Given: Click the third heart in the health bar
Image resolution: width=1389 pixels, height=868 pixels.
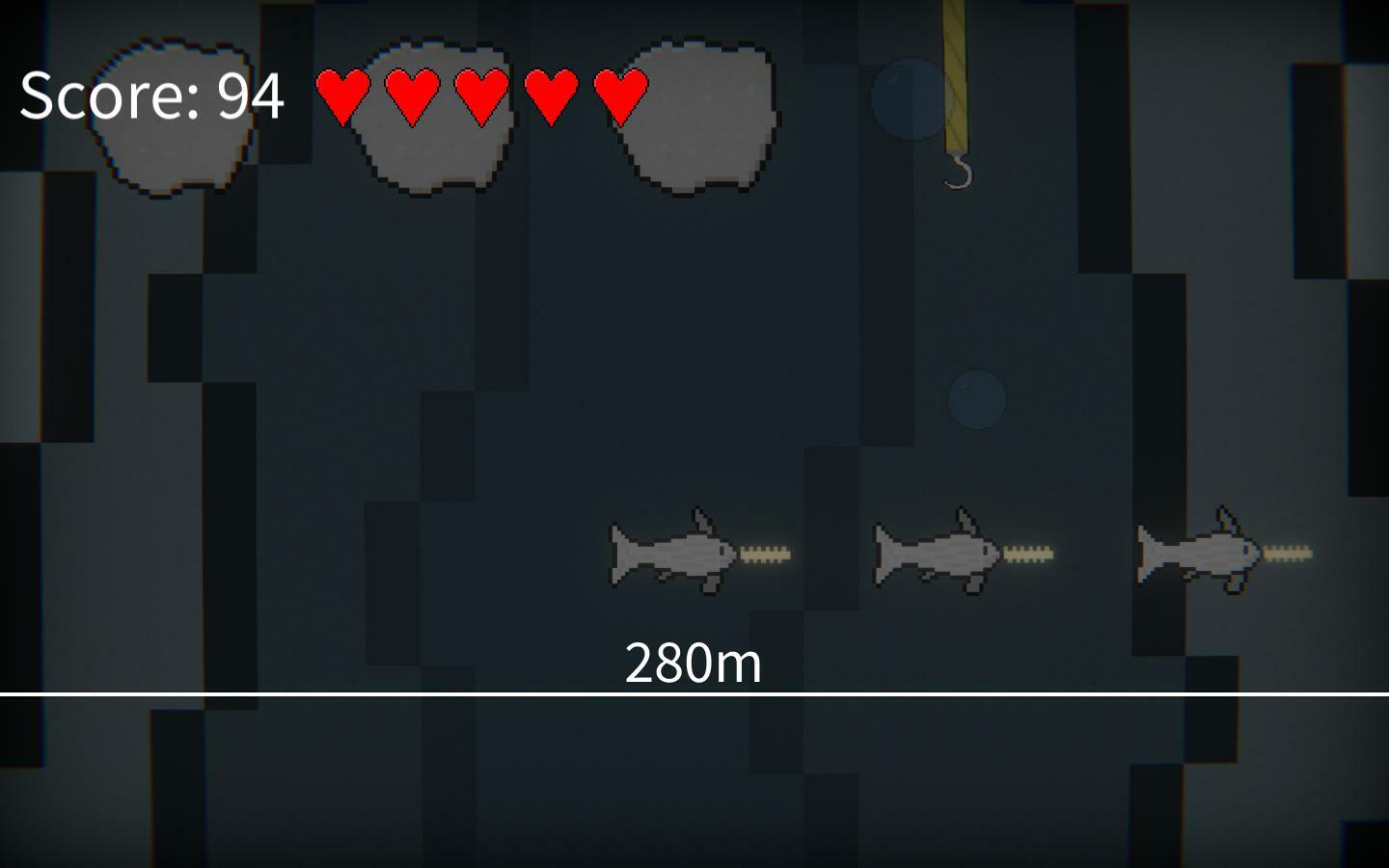Looking at the screenshot, I should 480,95.
